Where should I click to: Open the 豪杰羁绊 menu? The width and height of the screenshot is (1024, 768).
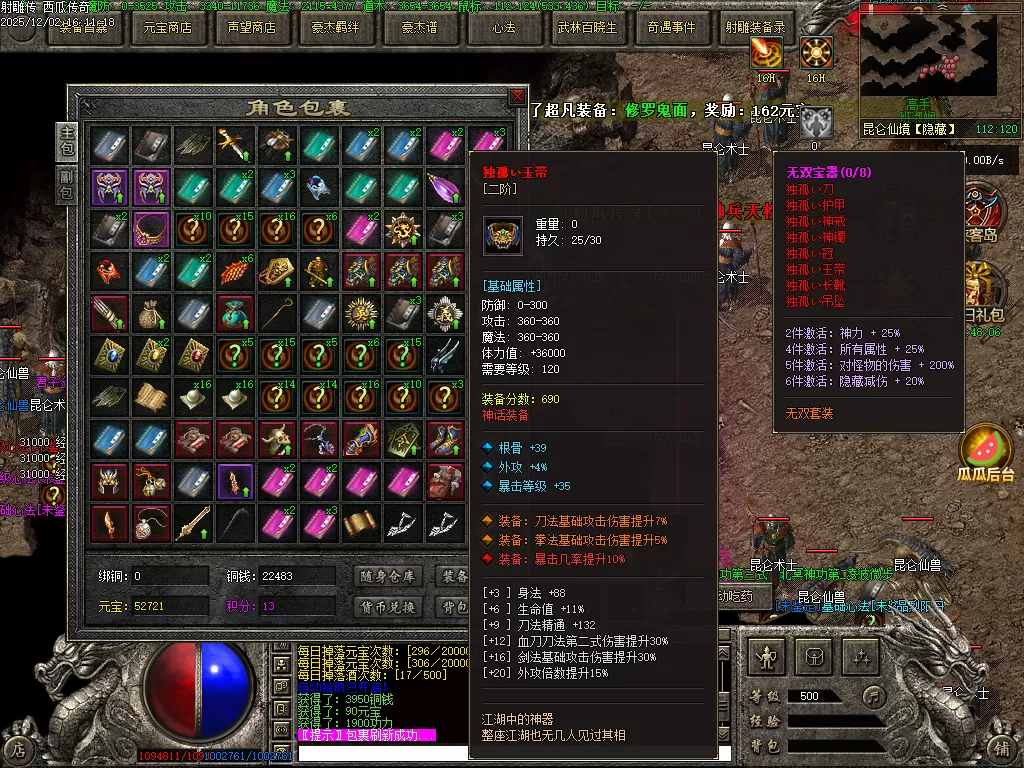pos(335,28)
